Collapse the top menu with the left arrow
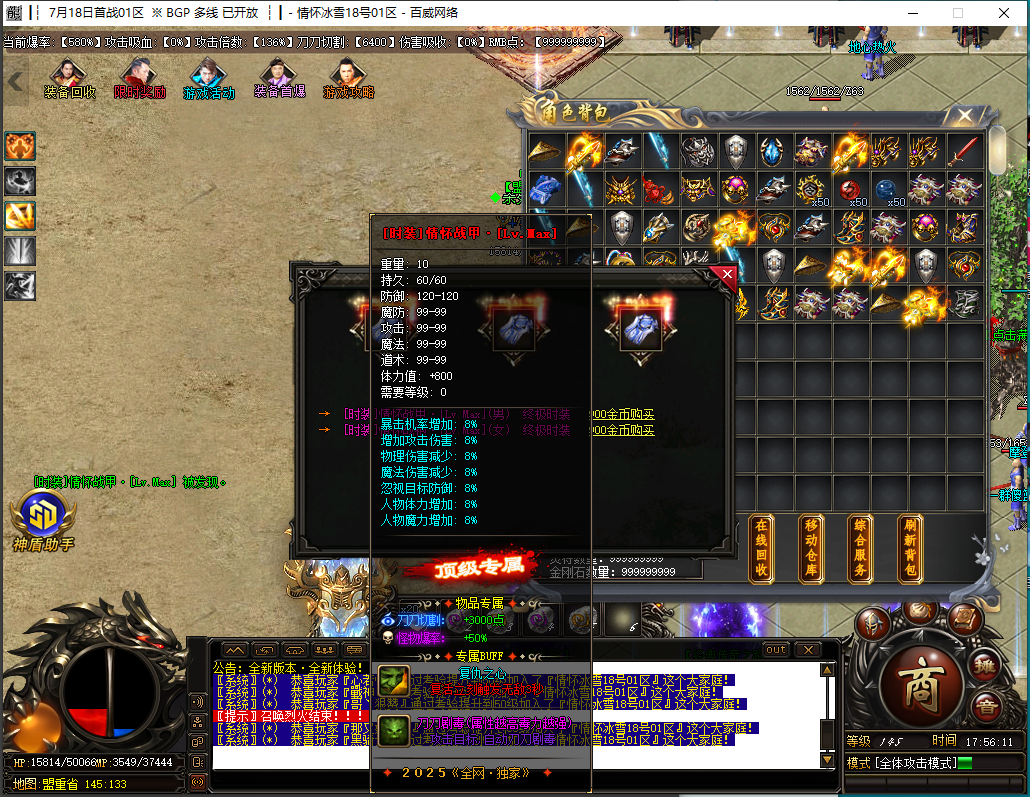This screenshot has height=797, width=1030. pyautogui.click(x=15, y=80)
